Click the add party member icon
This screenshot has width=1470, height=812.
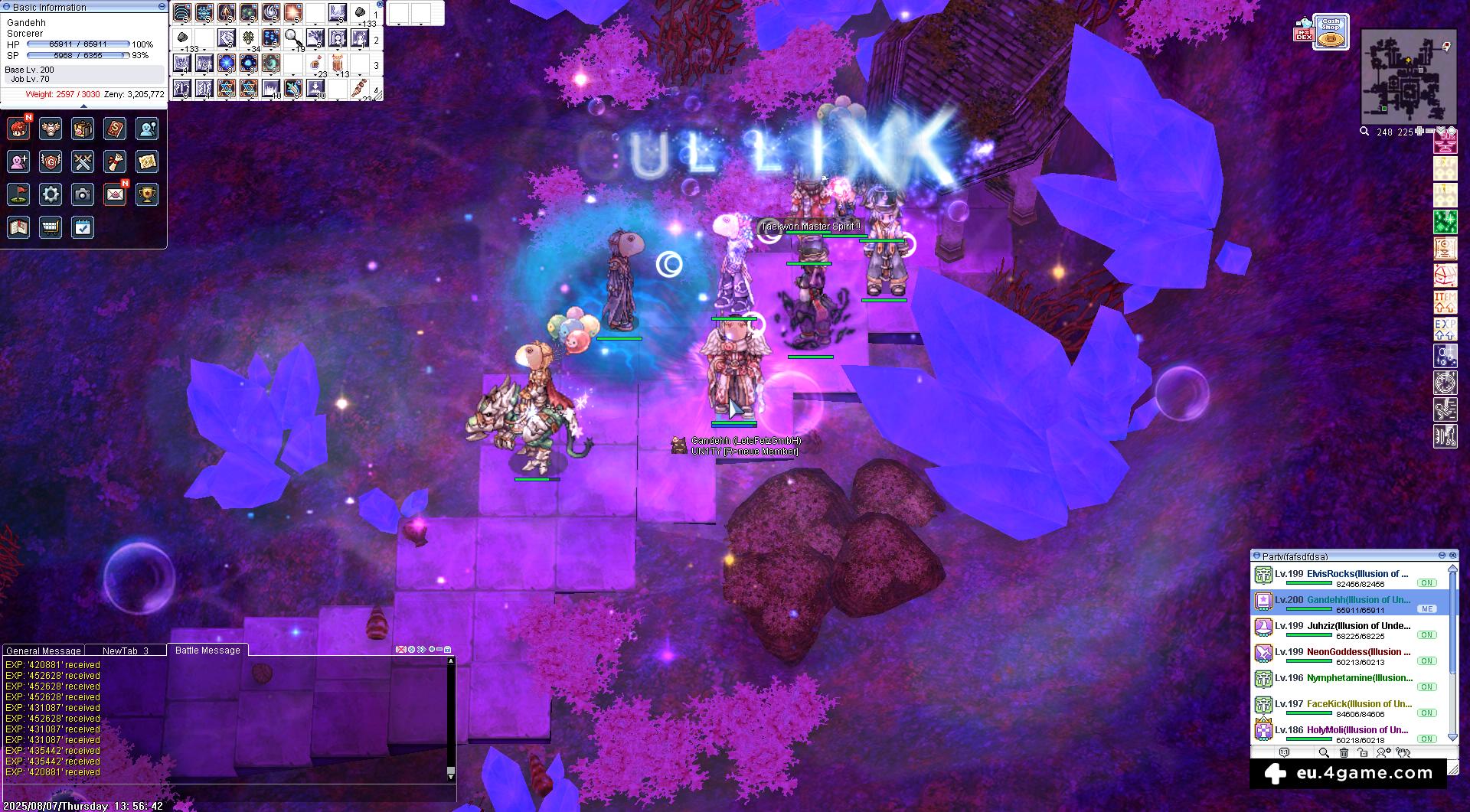pos(1383,753)
